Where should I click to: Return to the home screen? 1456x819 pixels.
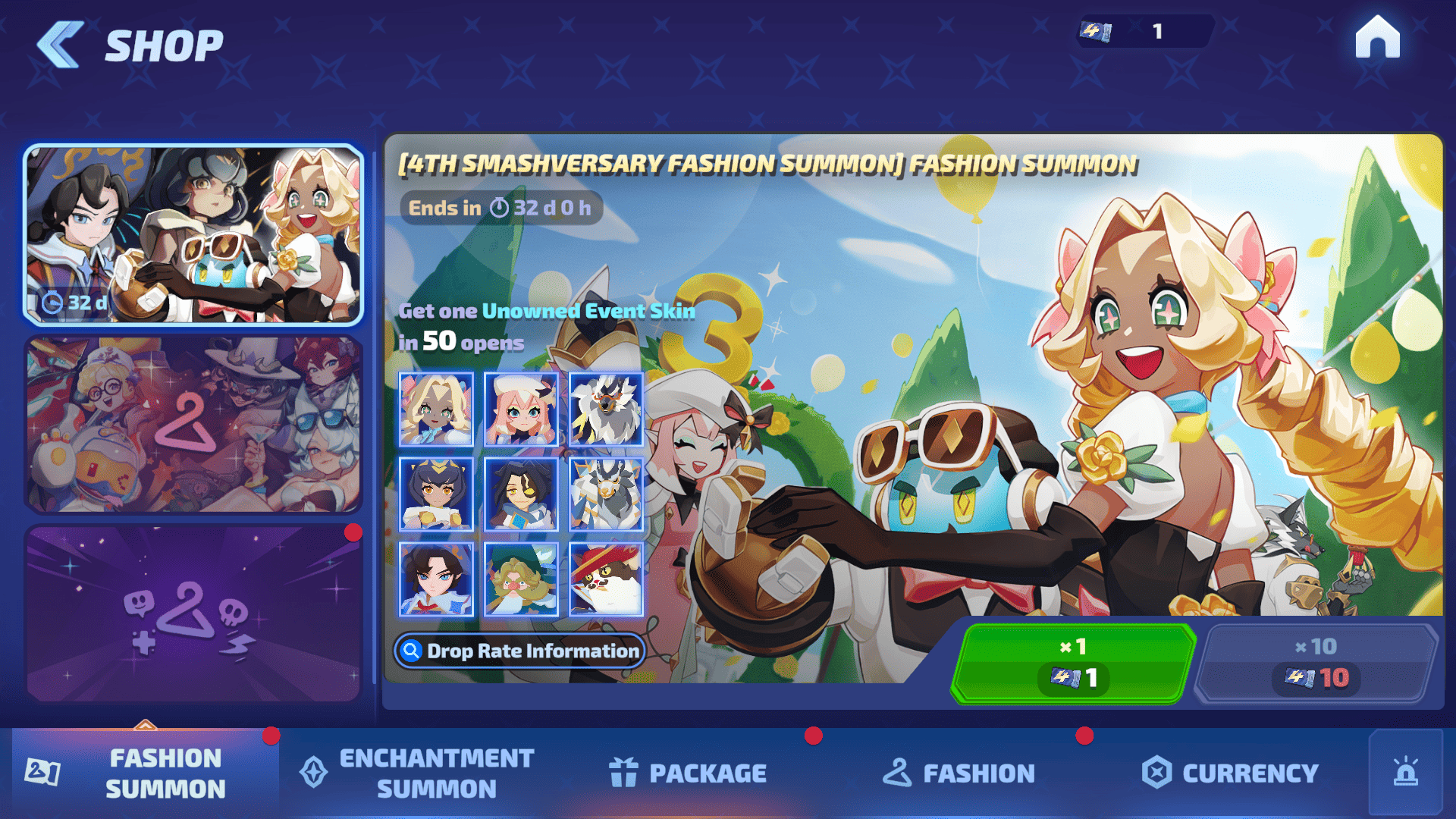click(x=1377, y=38)
